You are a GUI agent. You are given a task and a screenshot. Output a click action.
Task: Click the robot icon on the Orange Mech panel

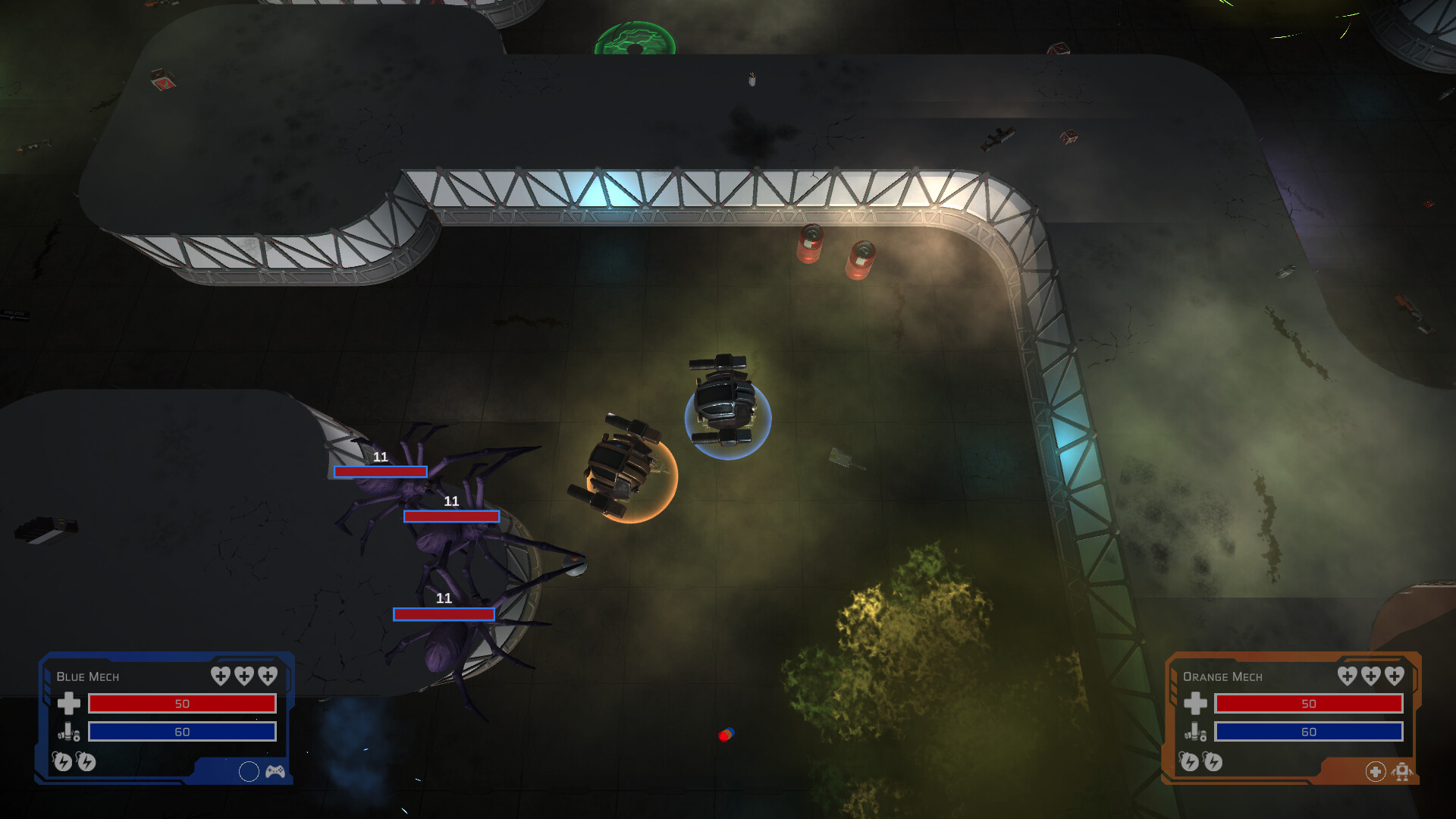click(1402, 772)
